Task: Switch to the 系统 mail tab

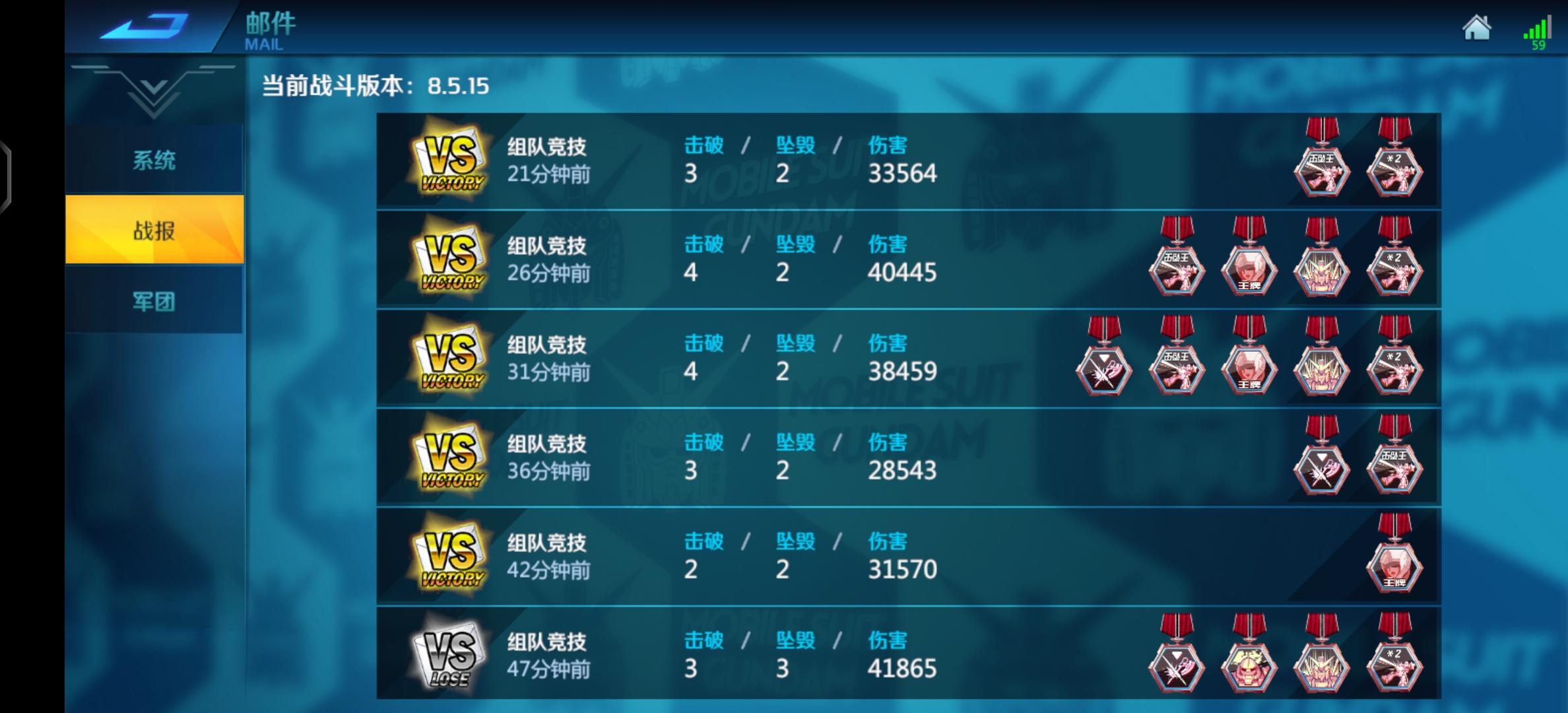Action: point(154,160)
